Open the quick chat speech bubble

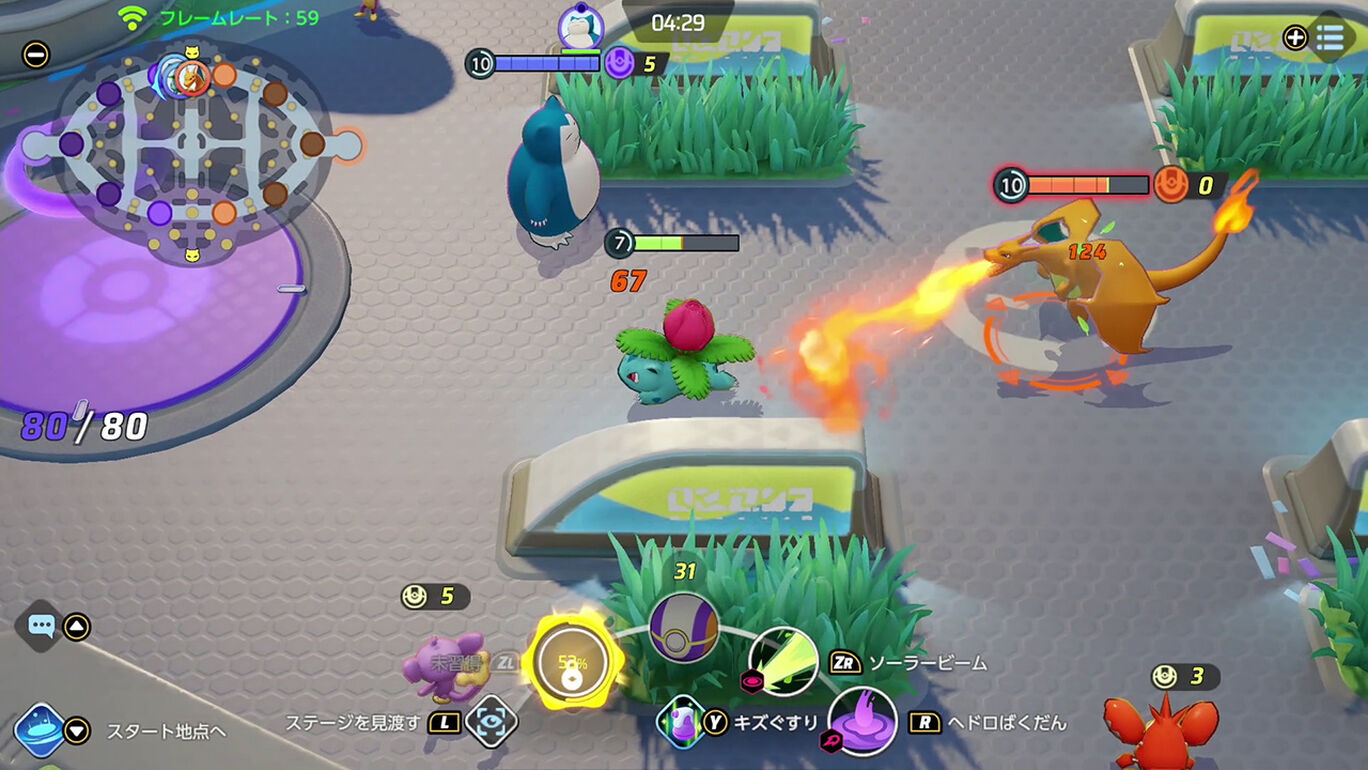(41, 627)
